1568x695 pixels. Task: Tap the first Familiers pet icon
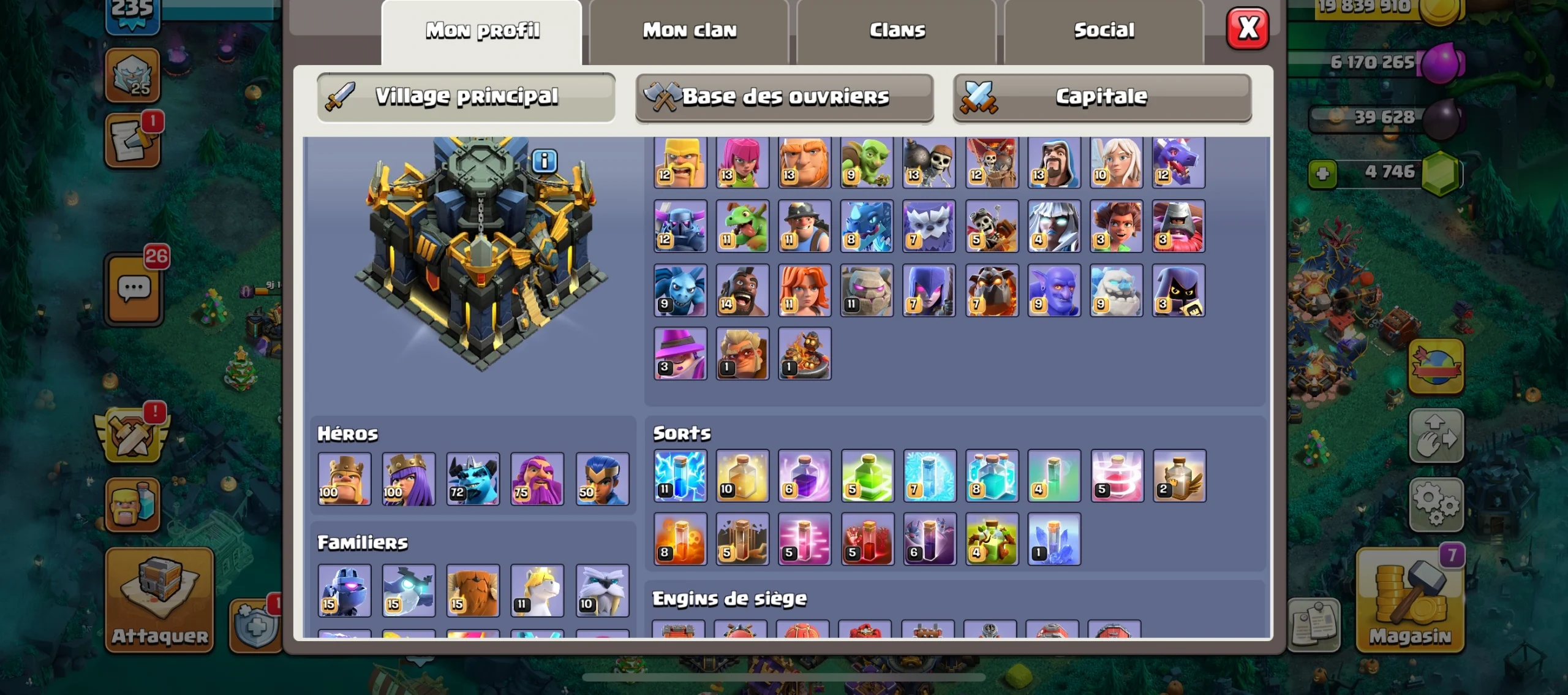click(344, 590)
